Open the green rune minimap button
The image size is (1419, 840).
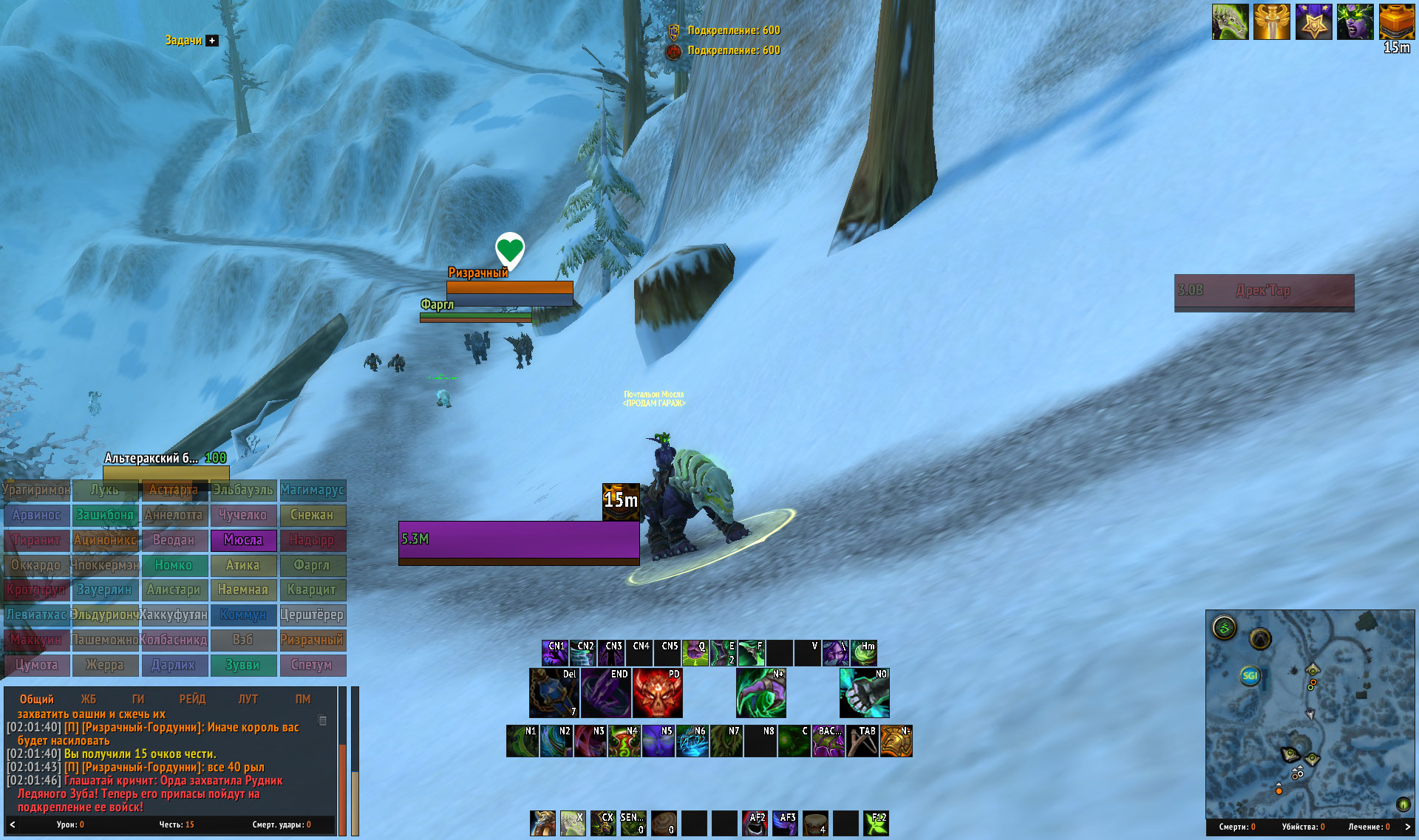tap(1225, 629)
